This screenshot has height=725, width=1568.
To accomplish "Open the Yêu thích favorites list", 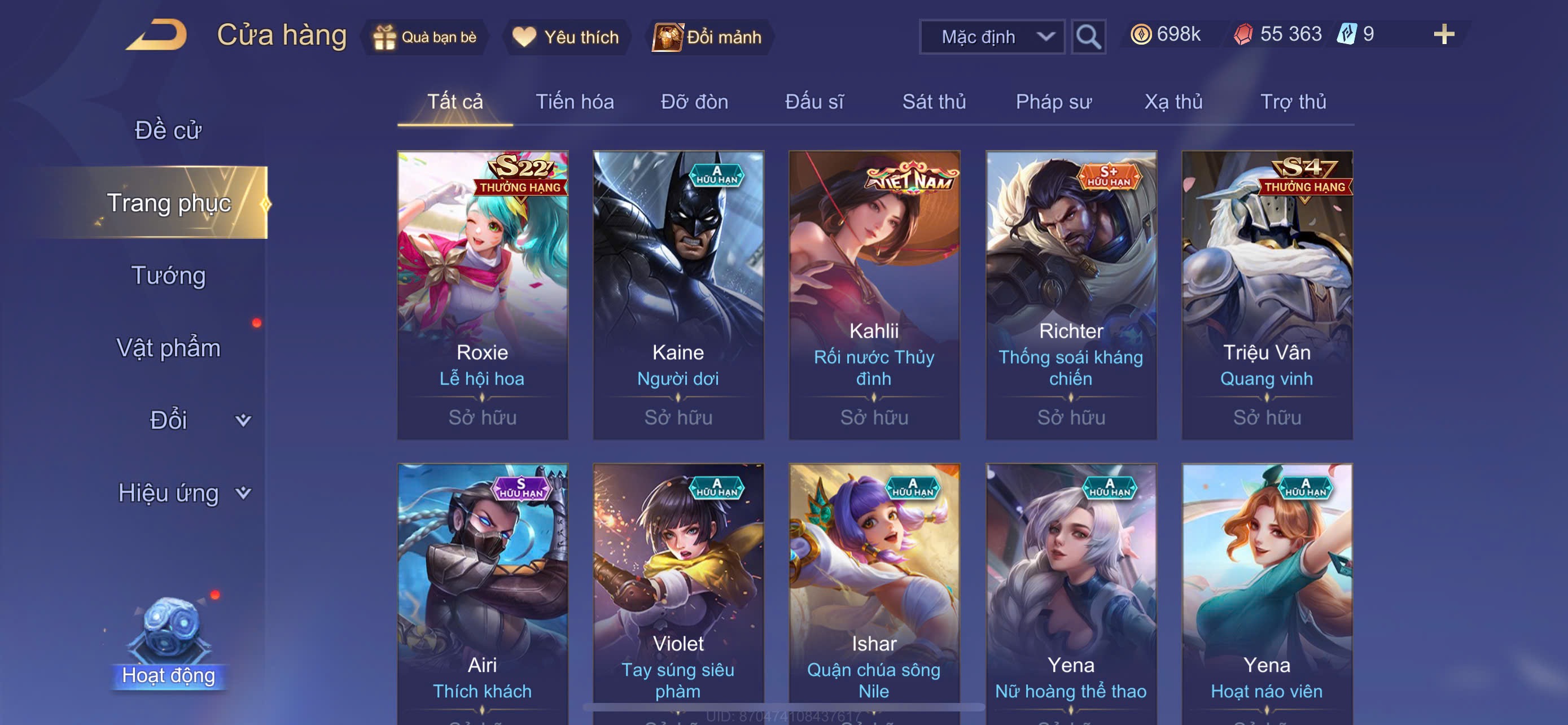I will (x=566, y=37).
